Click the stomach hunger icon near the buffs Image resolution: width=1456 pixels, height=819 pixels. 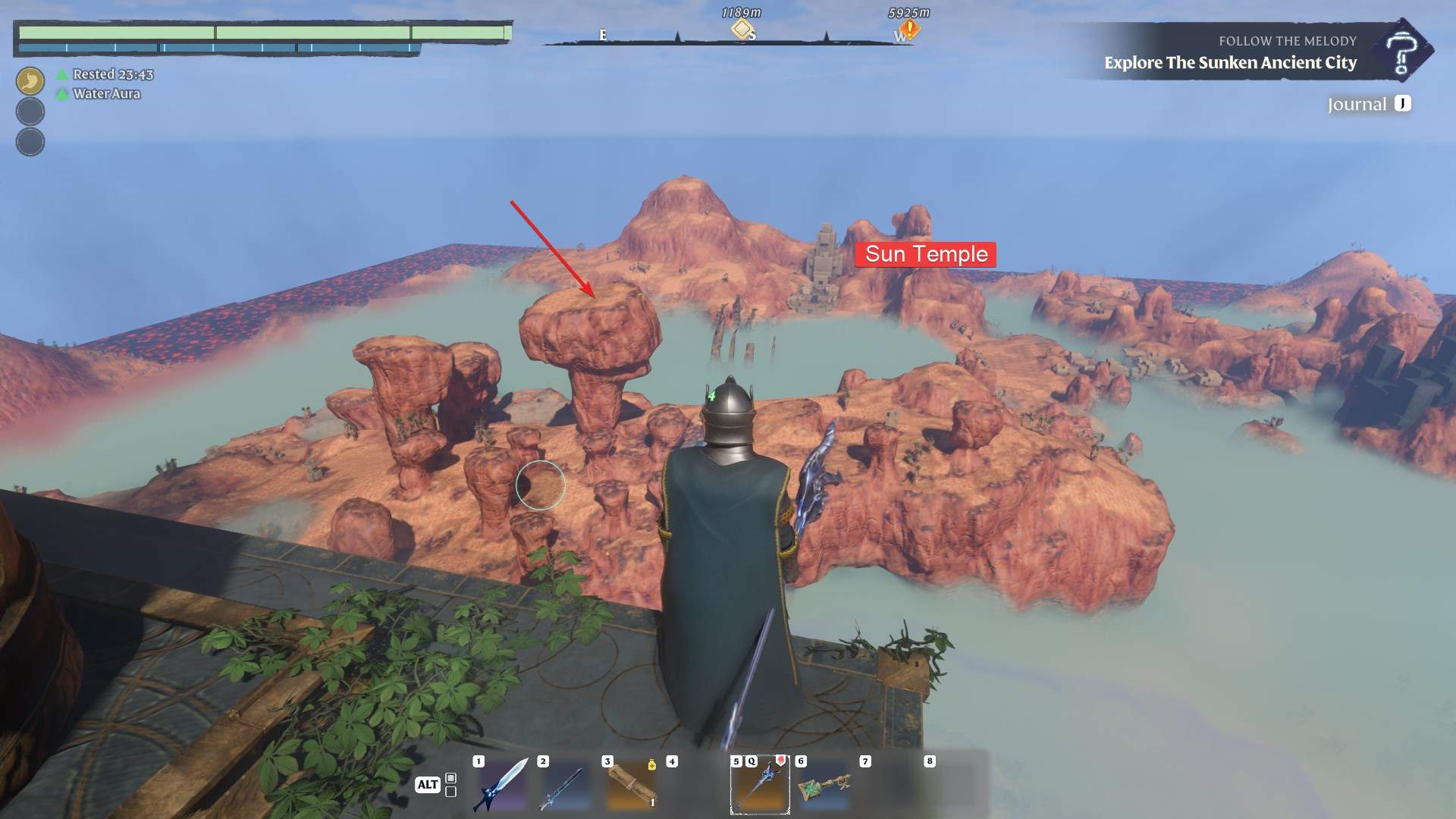30,80
